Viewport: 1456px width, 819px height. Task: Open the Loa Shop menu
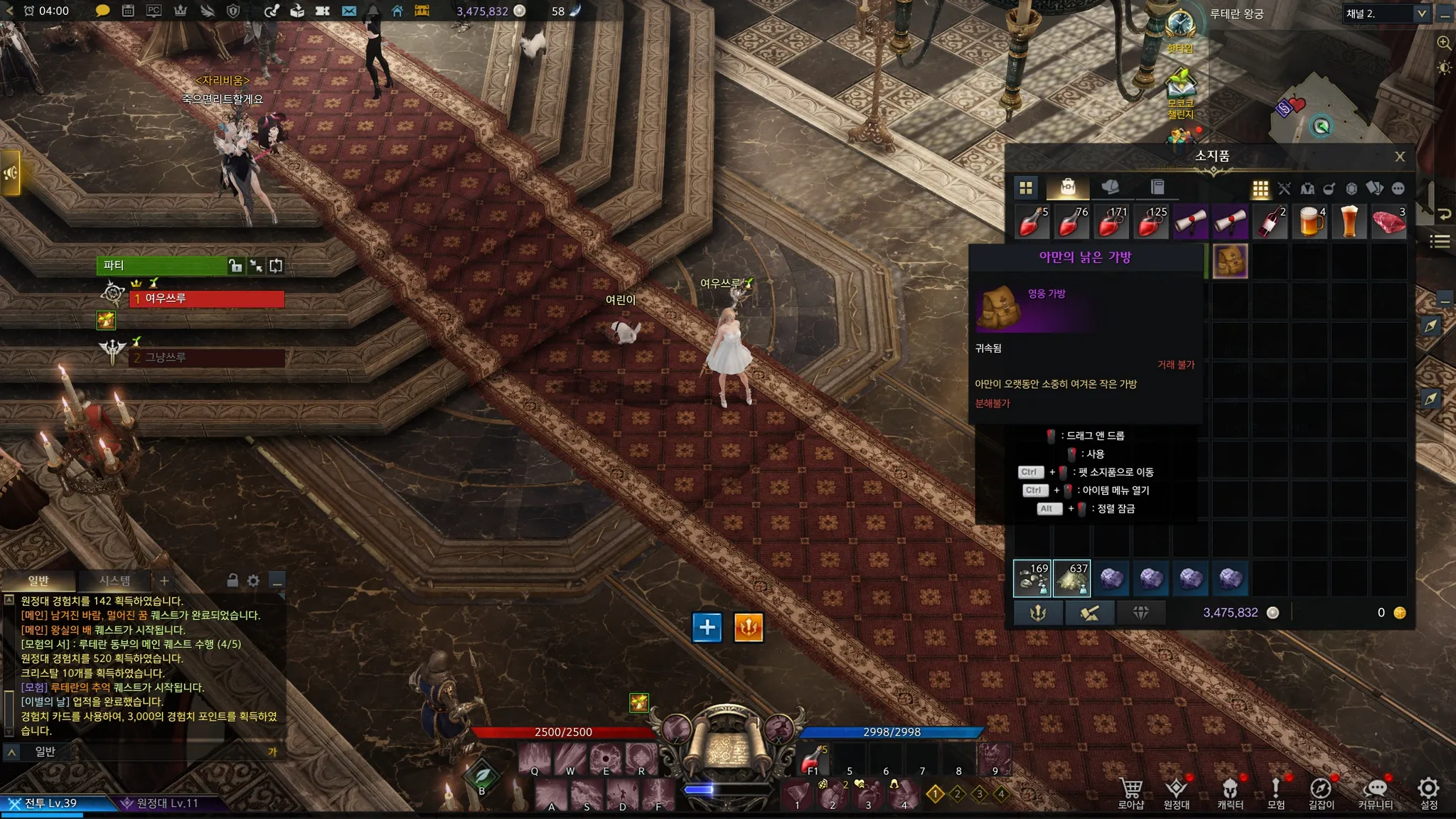click(1130, 792)
